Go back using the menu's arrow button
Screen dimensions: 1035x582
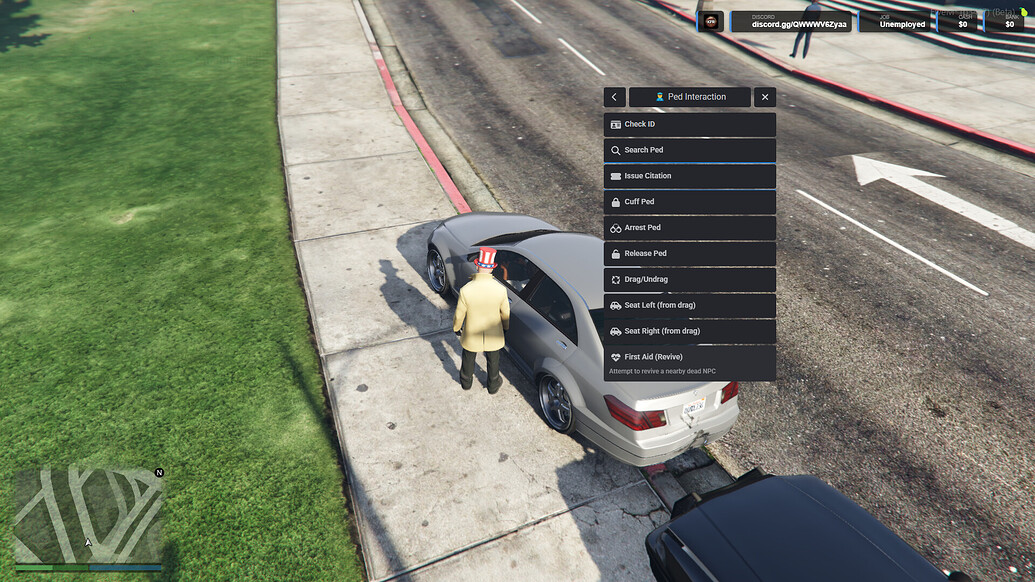coord(615,97)
